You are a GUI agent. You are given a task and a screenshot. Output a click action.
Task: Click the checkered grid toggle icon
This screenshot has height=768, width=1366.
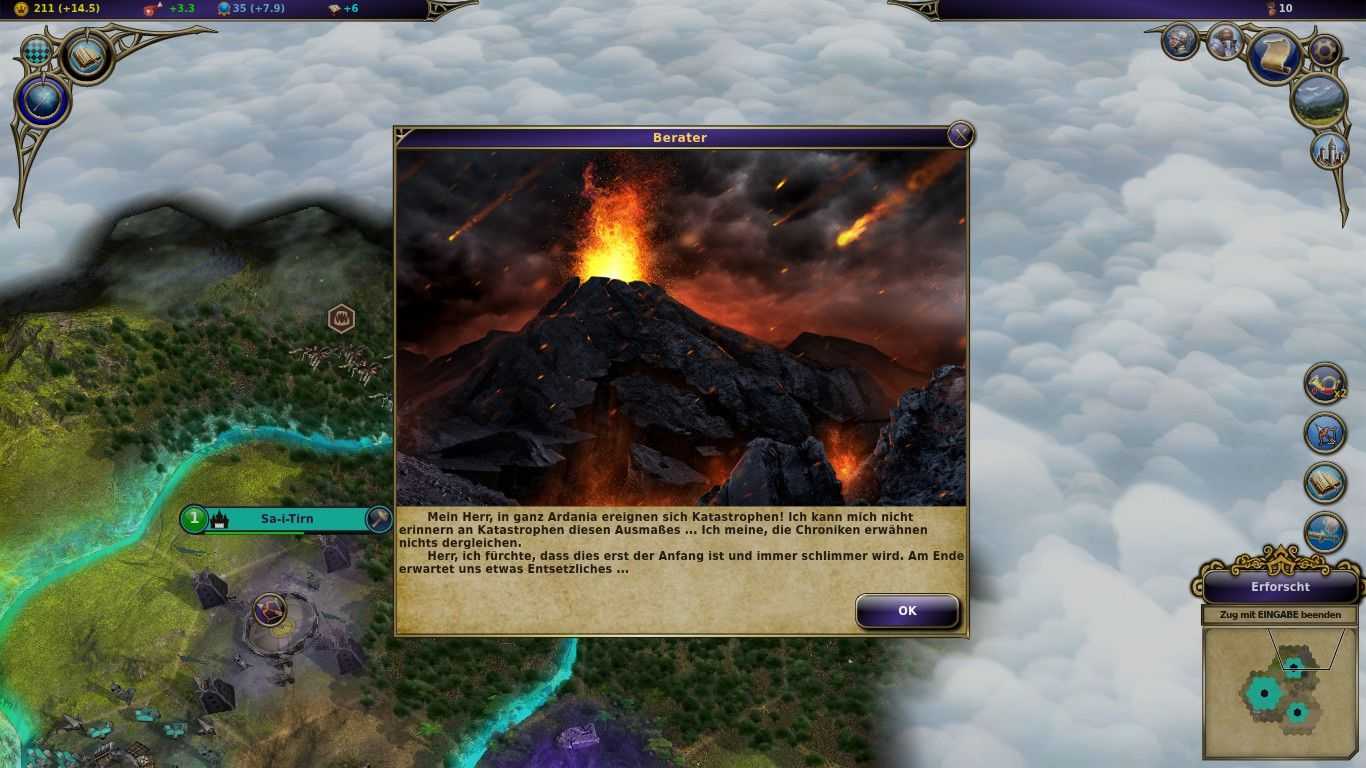pyautogui.click(x=37, y=51)
